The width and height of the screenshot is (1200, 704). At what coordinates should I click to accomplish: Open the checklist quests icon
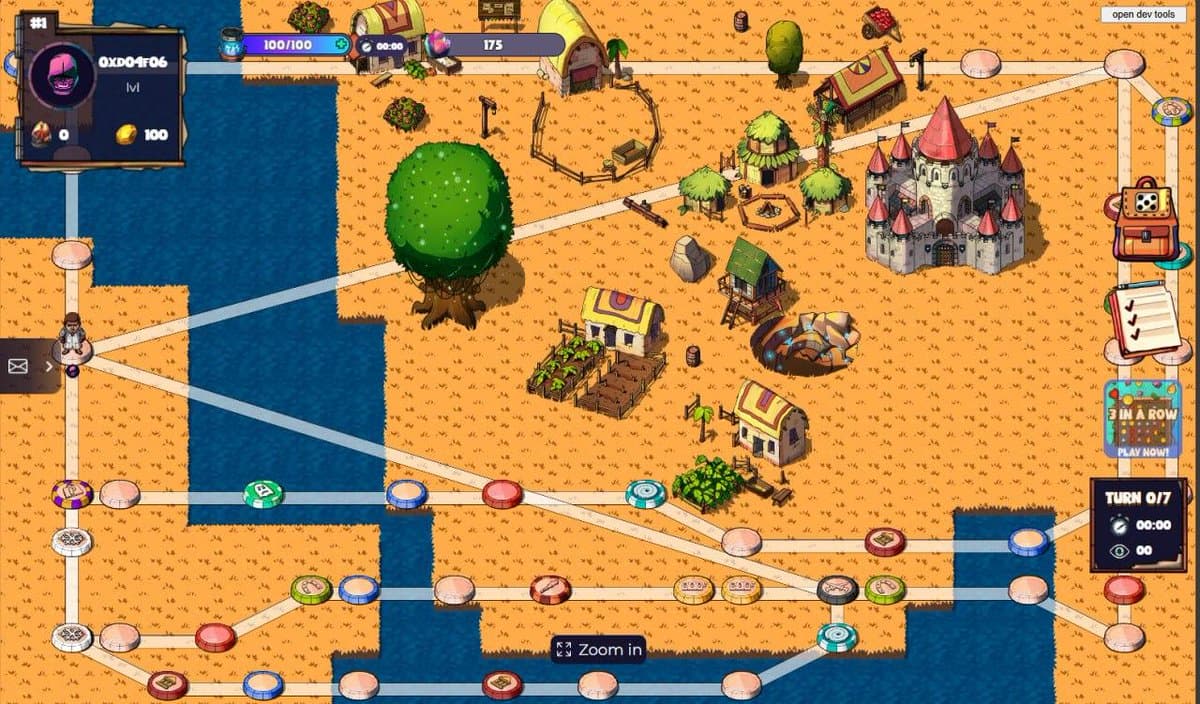point(1142,319)
